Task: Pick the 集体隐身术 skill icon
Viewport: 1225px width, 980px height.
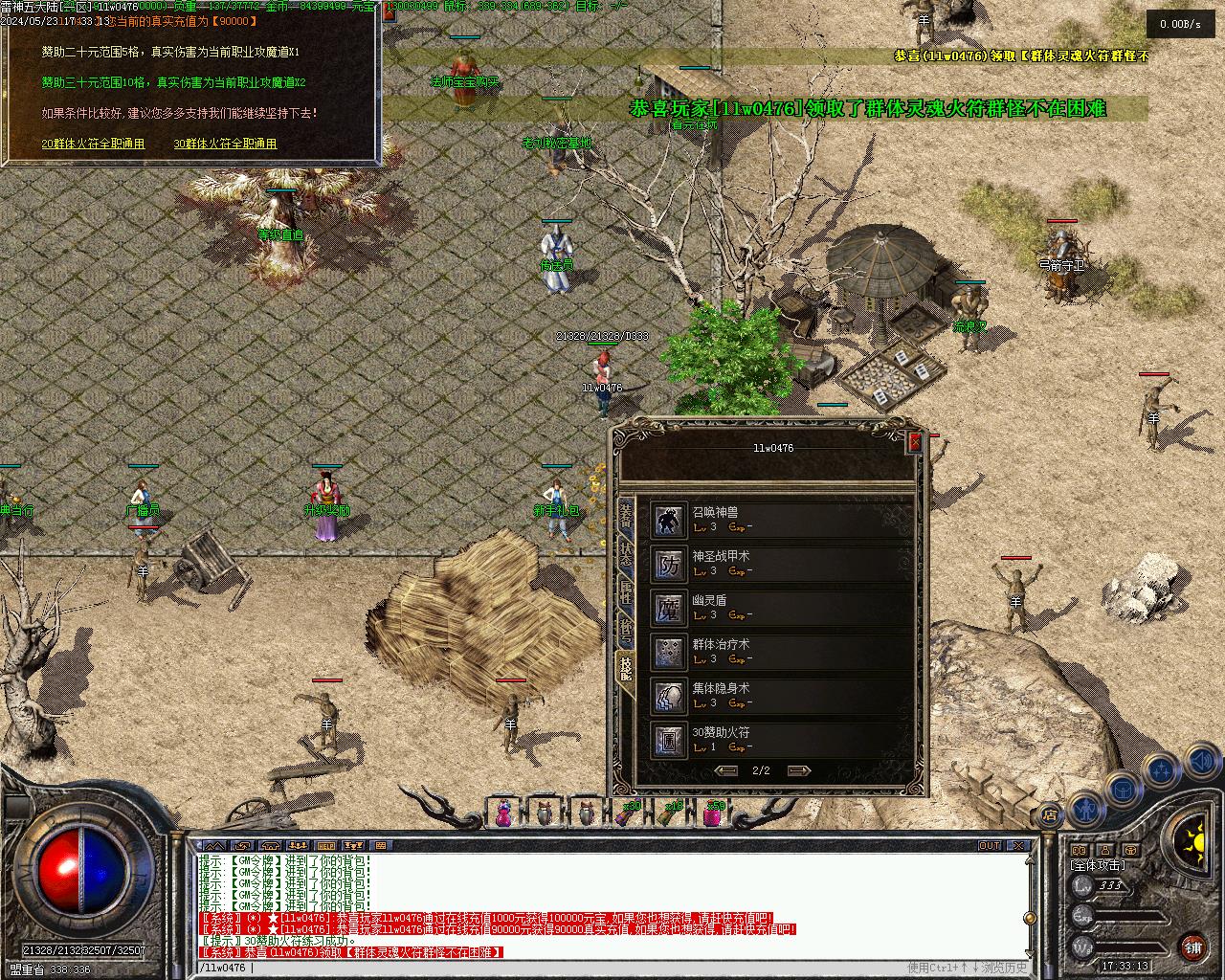Action: tap(670, 697)
